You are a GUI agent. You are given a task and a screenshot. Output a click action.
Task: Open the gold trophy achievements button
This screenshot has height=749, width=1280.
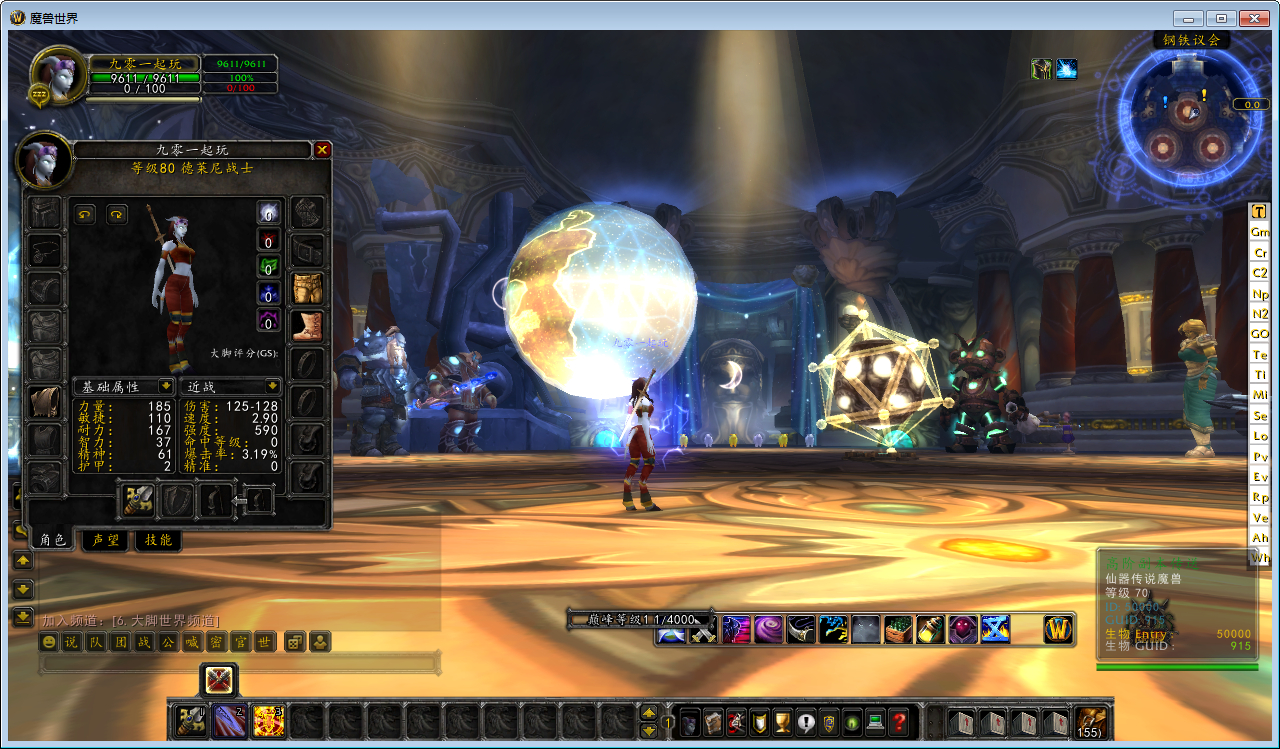tap(783, 721)
